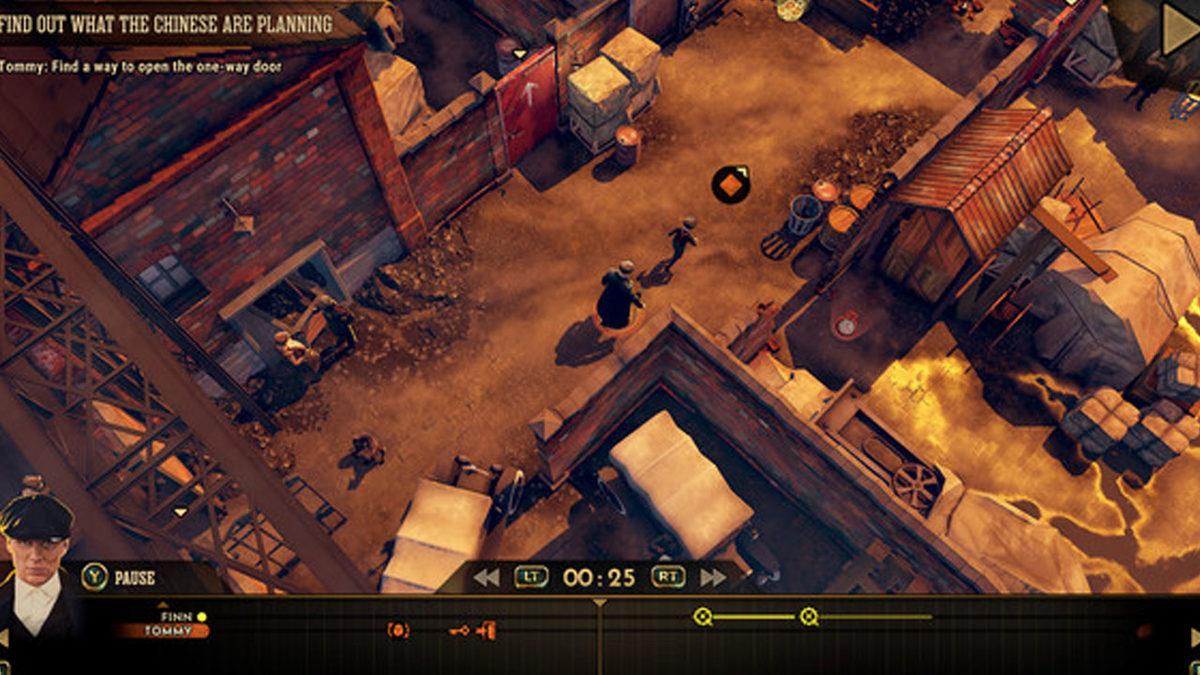The width and height of the screenshot is (1200, 675).
Task: Select the first orange bracketed timeline event
Action: pyautogui.click(x=398, y=631)
